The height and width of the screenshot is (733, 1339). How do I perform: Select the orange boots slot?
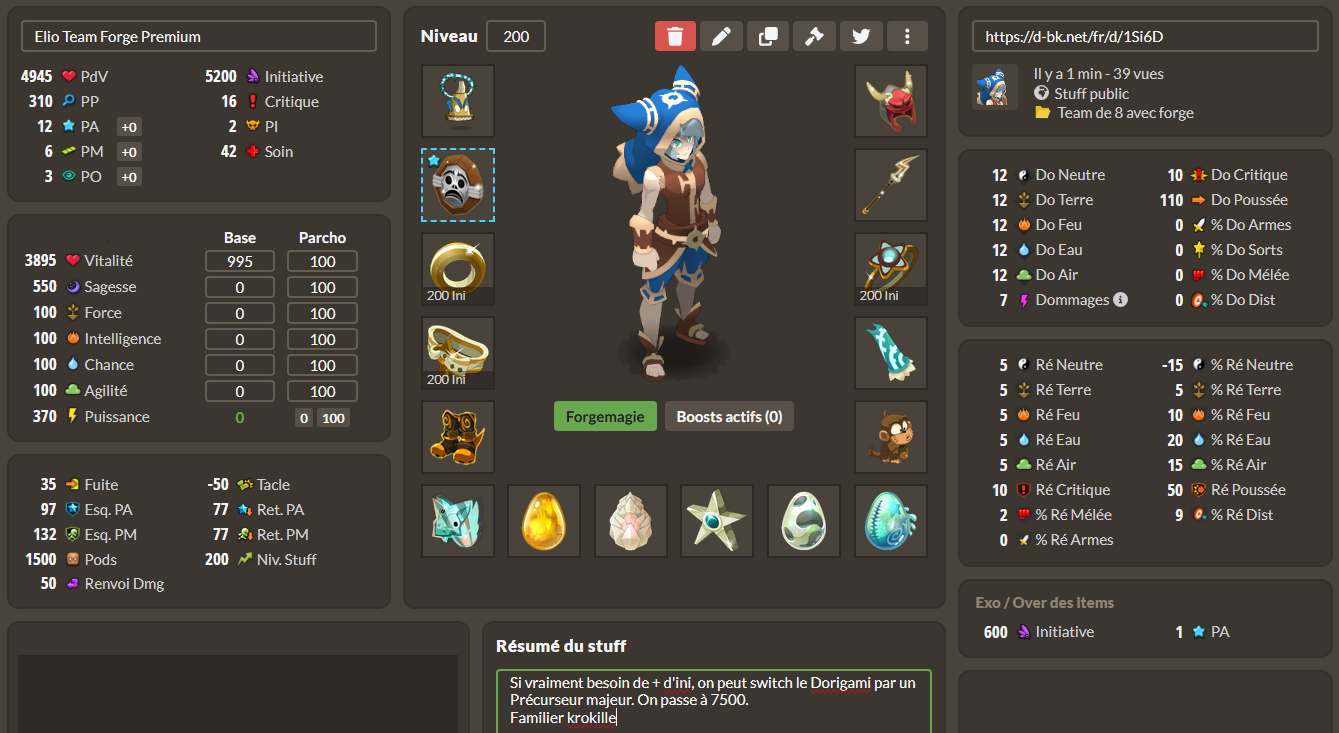(x=458, y=437)
